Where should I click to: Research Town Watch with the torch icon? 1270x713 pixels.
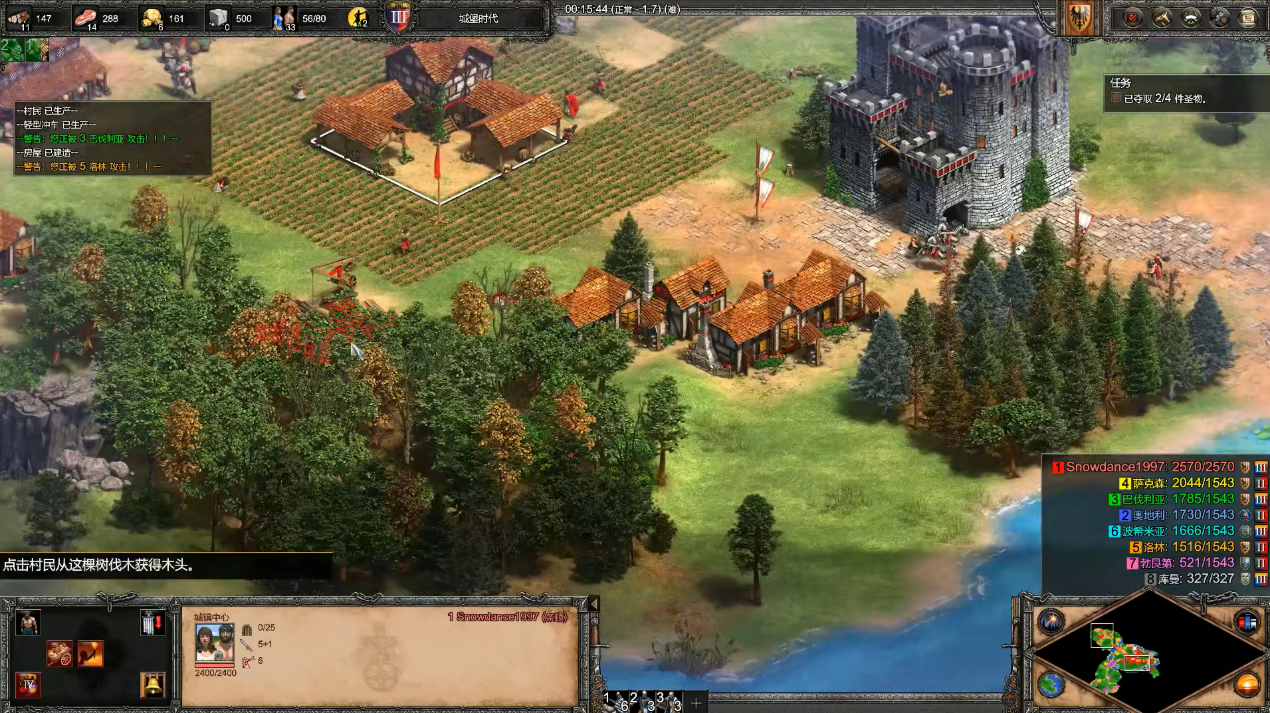click(x=91, y=654)
